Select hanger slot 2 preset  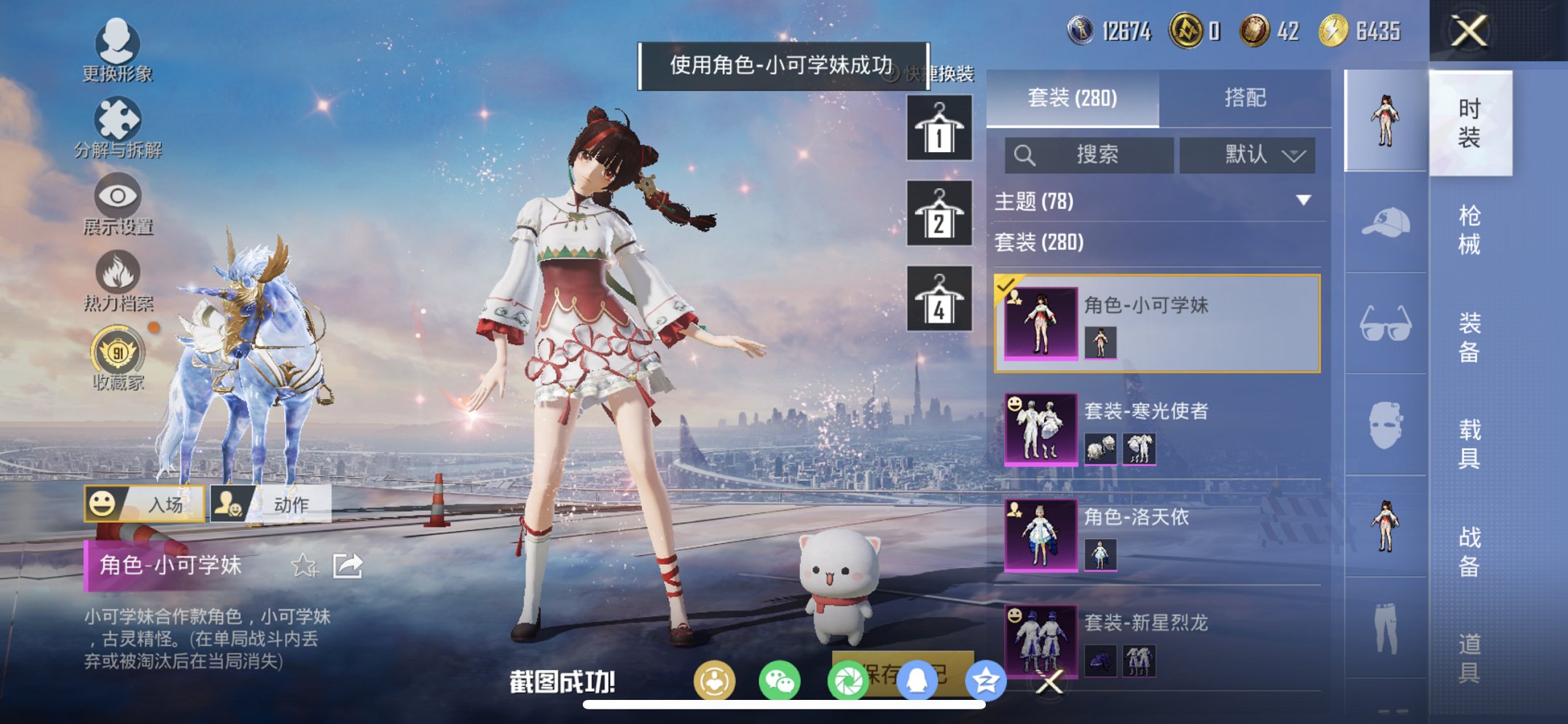pyautogui.click(x=940, y=214)
